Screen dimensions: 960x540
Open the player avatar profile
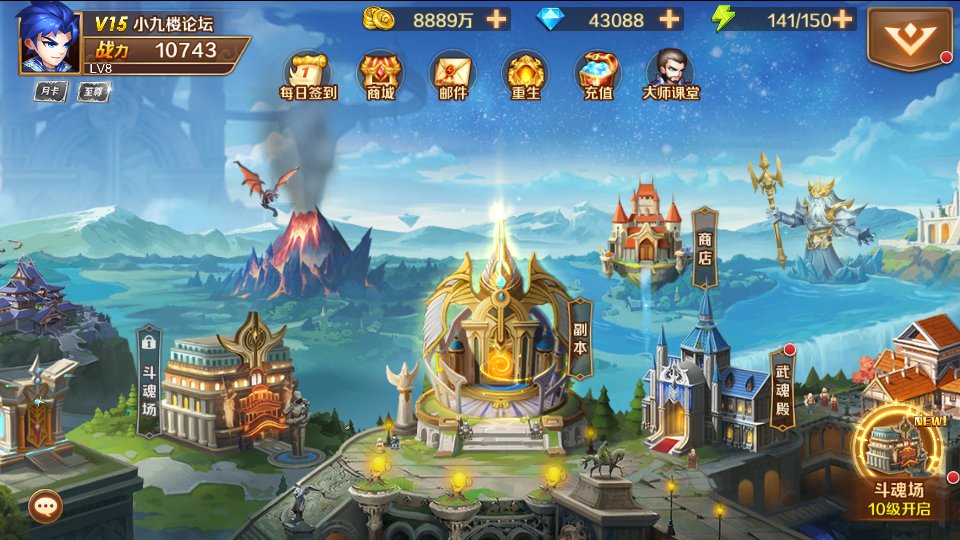pyautogui.click(x=48, y=38)
